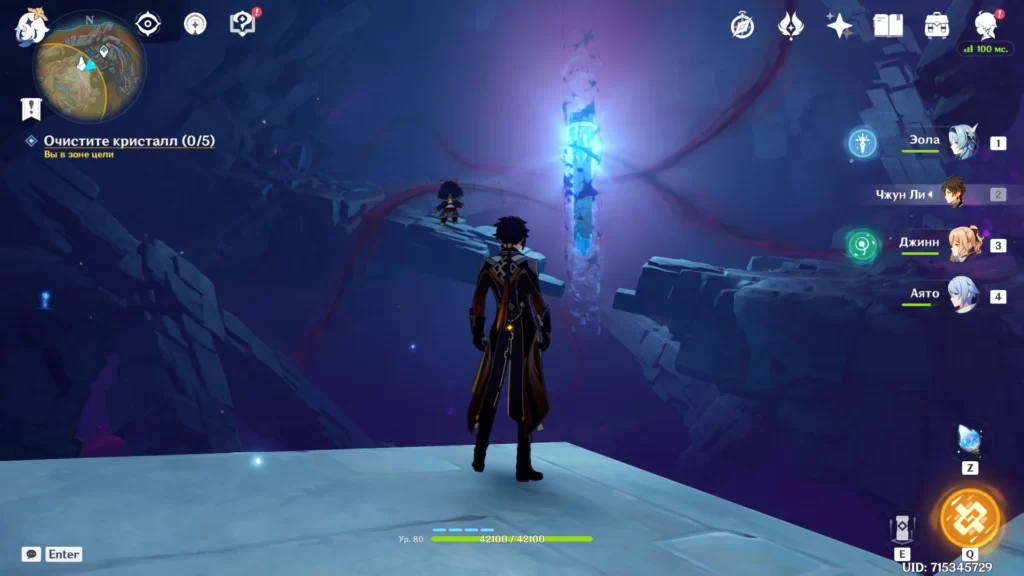The image size is (1024, 576).
Task: Open the character profile icon
Action: (x=986, y=26)
